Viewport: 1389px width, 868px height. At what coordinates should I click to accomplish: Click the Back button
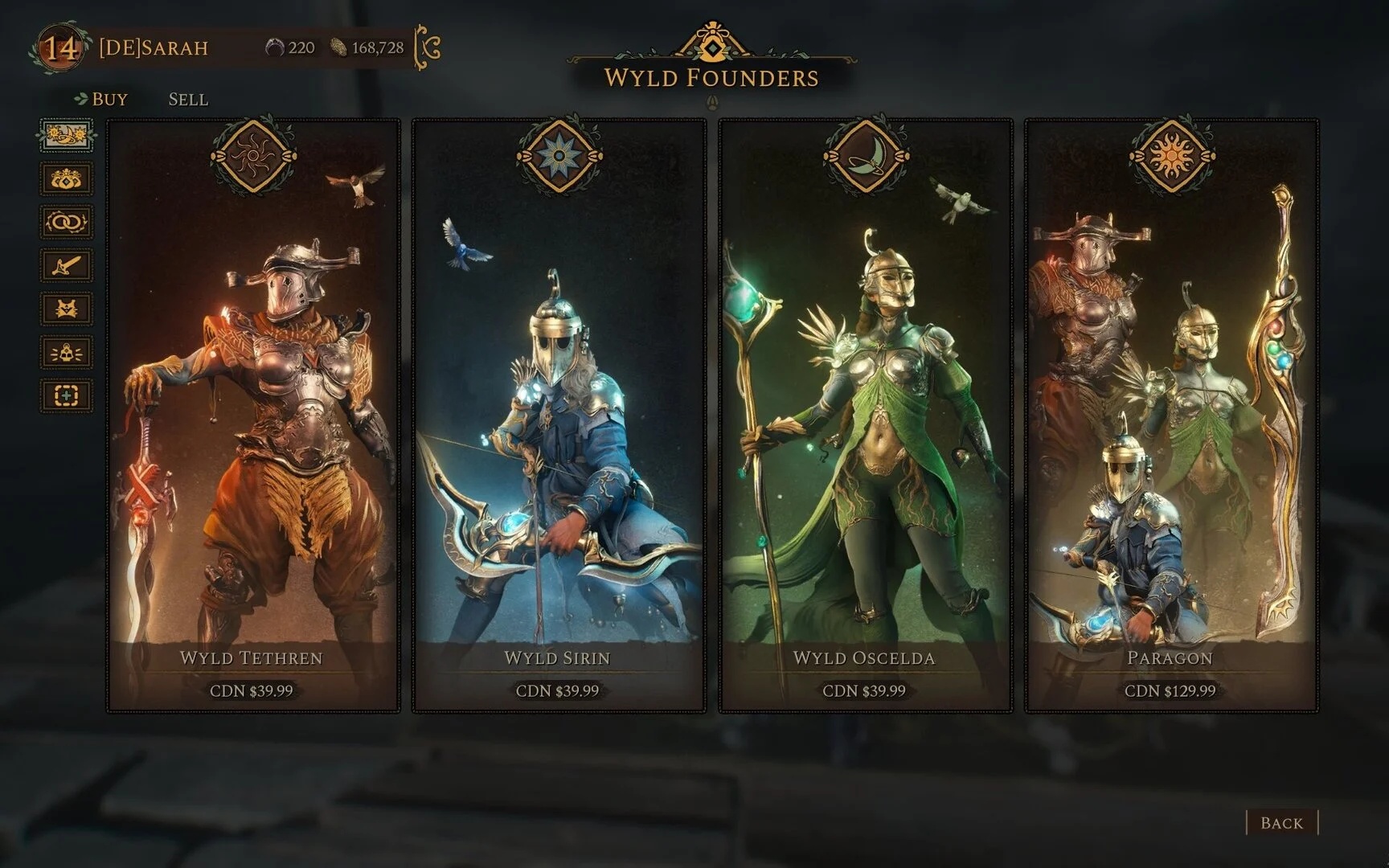(1281, 823)
